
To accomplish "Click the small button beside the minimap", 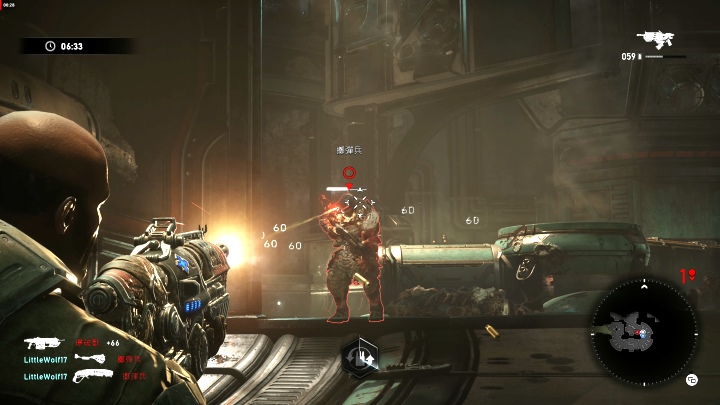I will coord(691,379).
